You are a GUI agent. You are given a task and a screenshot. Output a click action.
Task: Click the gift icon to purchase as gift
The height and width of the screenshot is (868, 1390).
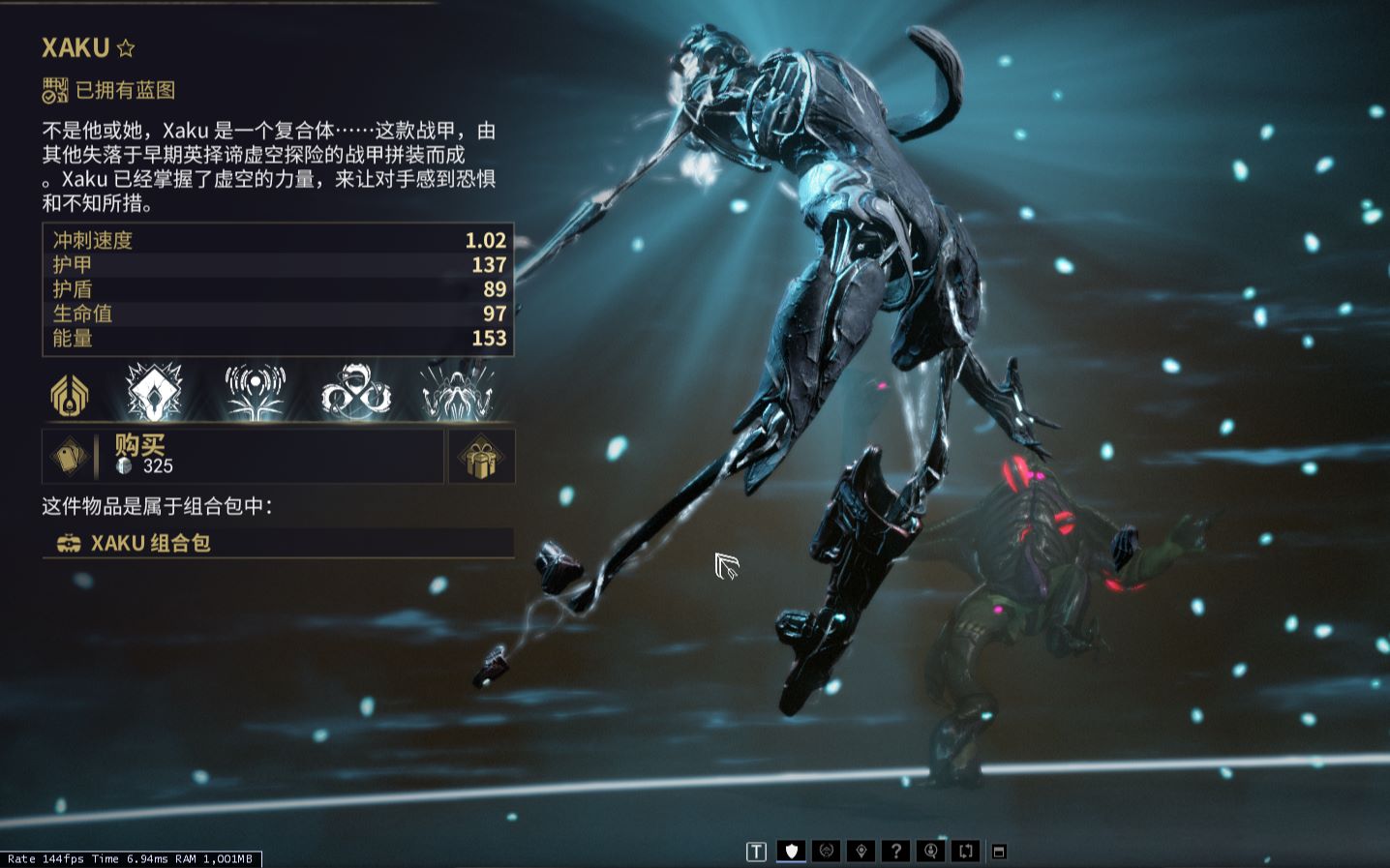481,457
